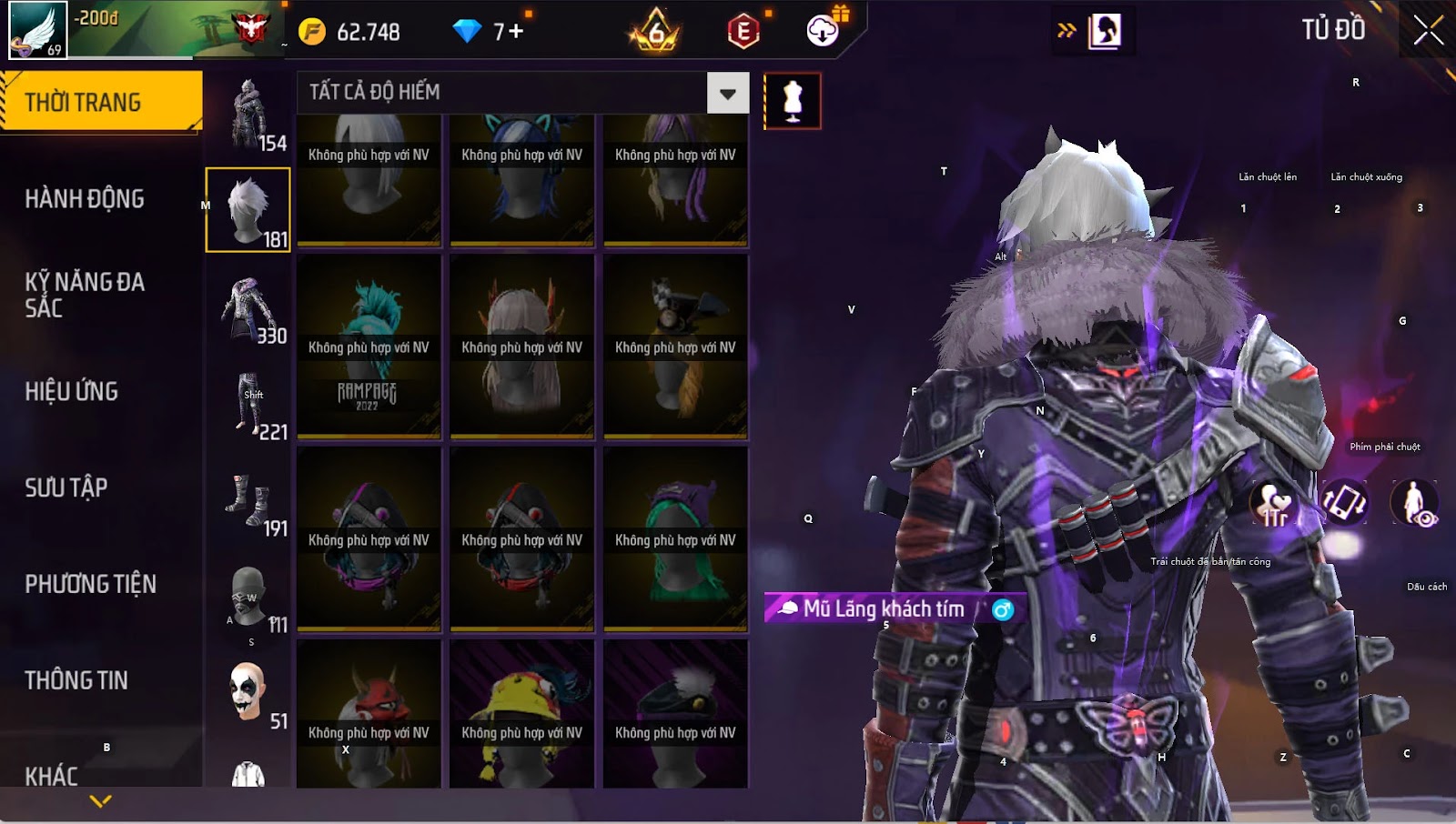The image size is (1456, 824).
Task: Pick the yellow bucket hat item
Action: point(521,714)
